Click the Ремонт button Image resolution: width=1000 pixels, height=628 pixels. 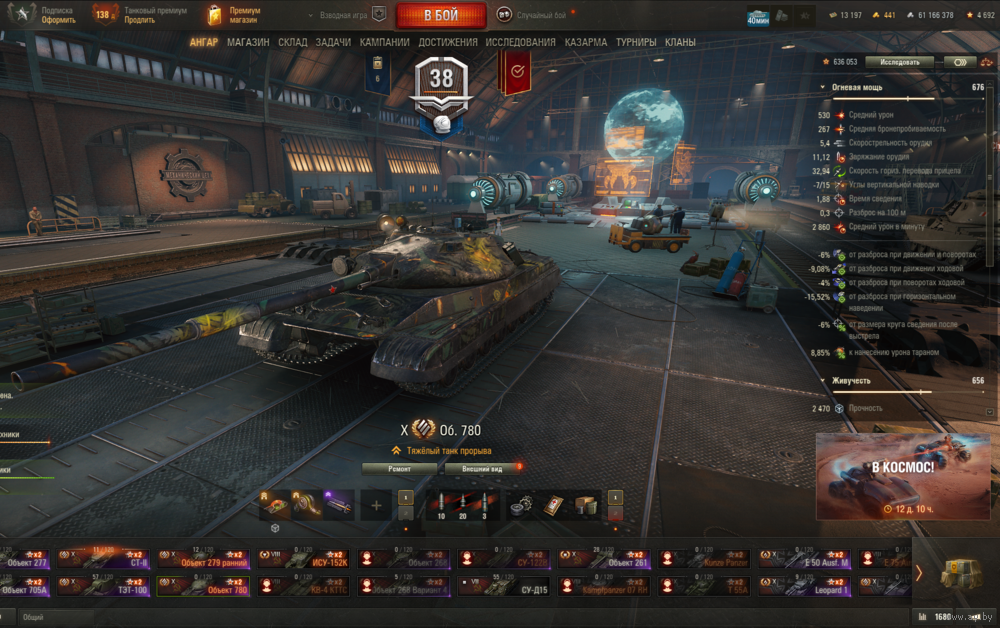click(399, 467)
